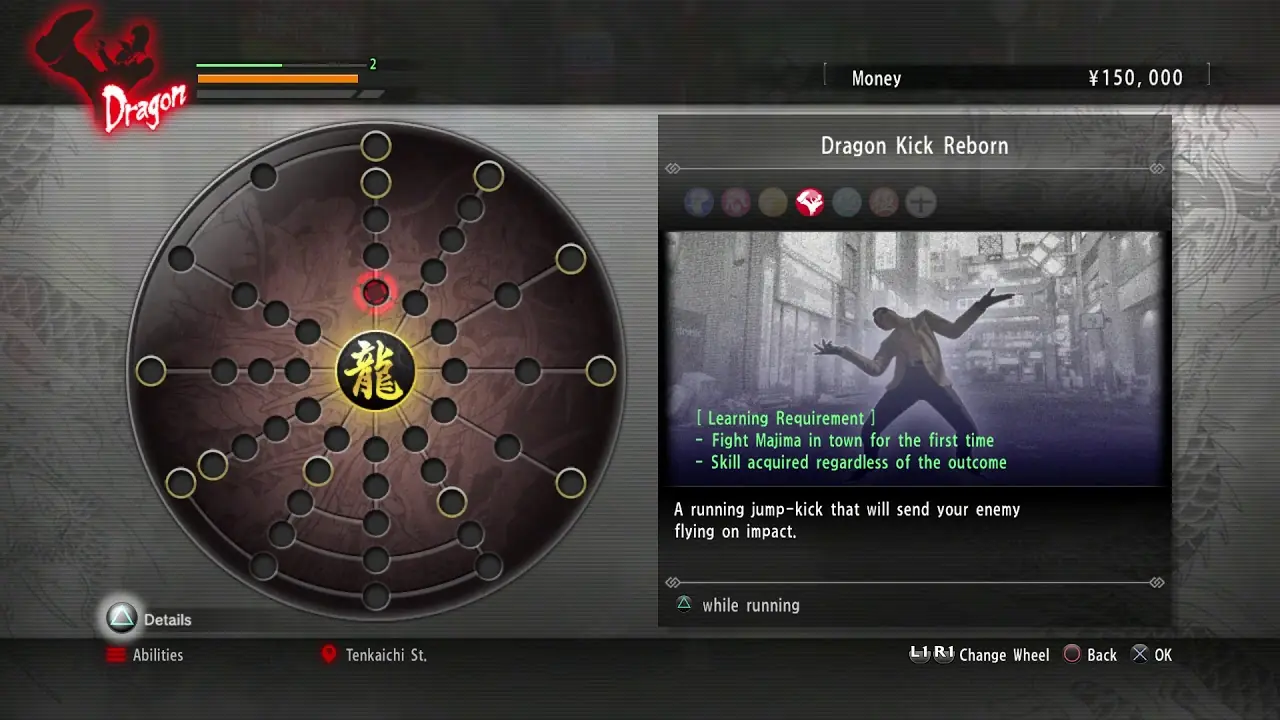The width and height of the screenshot is (1280, 720).
Task: Click the orange experience gauge bar
Action: (x=278, y=78)
